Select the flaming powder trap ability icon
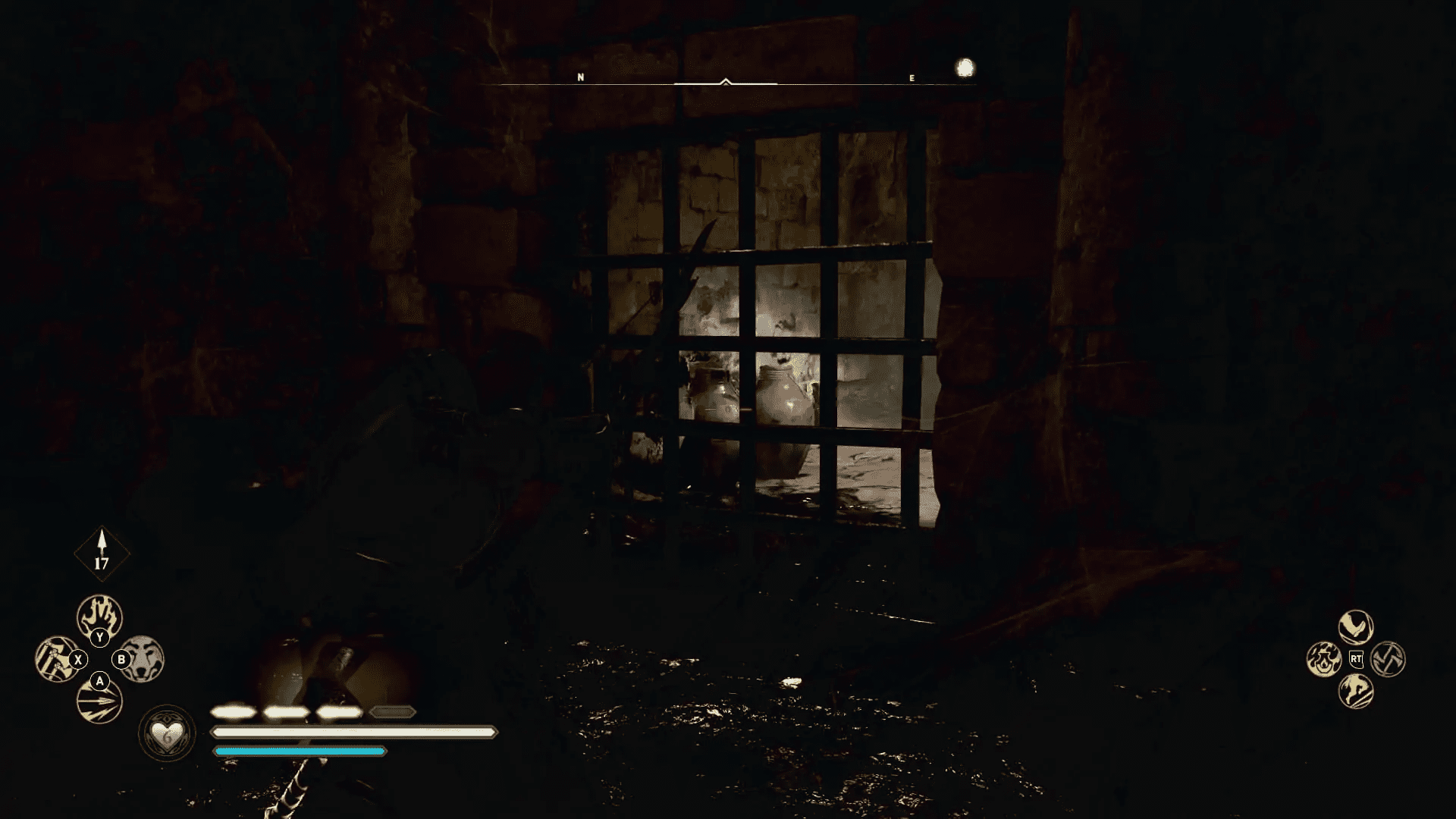 click(x=1324, y=660)
